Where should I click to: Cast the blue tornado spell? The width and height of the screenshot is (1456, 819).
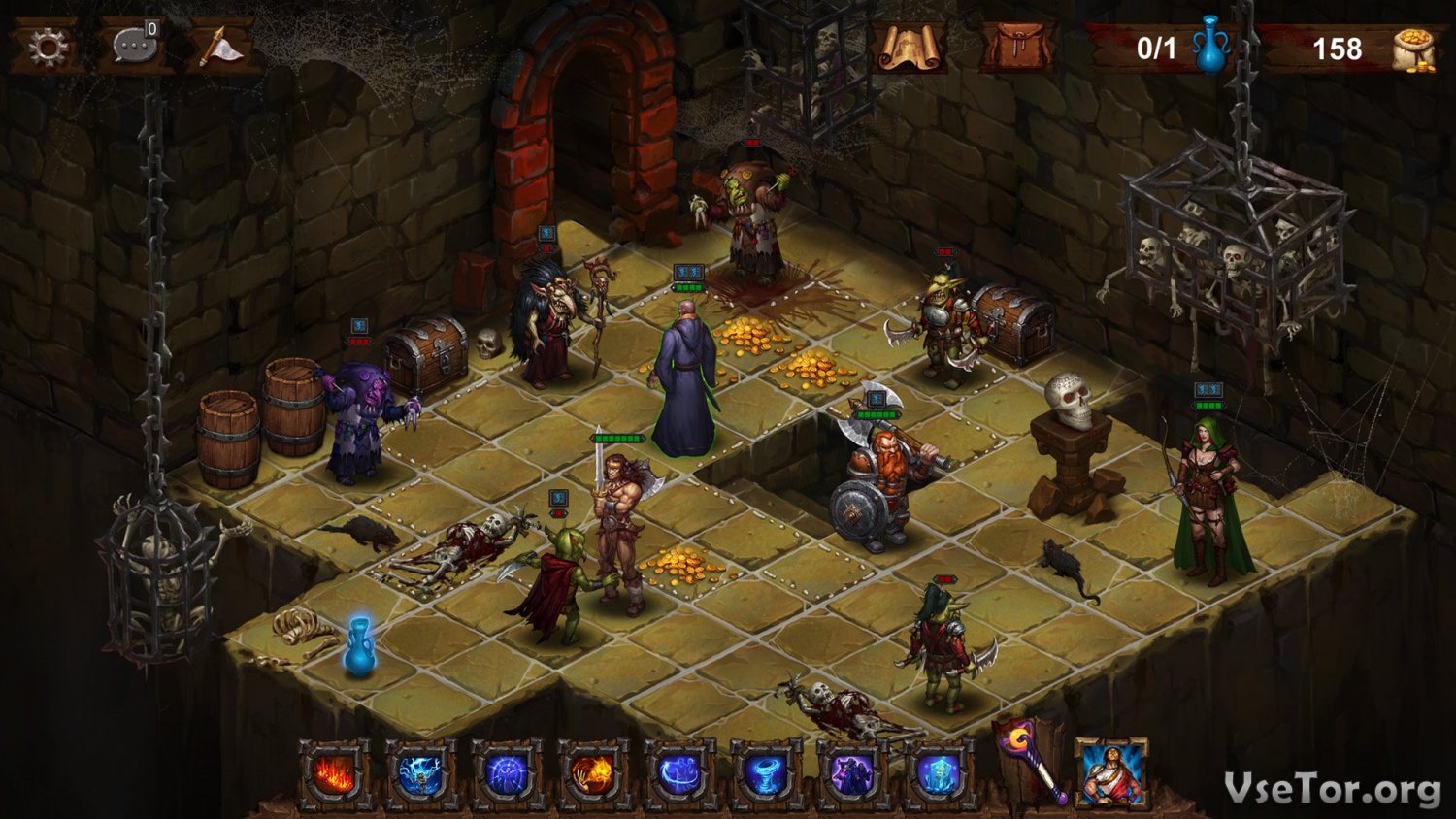[x=766, y=775]
